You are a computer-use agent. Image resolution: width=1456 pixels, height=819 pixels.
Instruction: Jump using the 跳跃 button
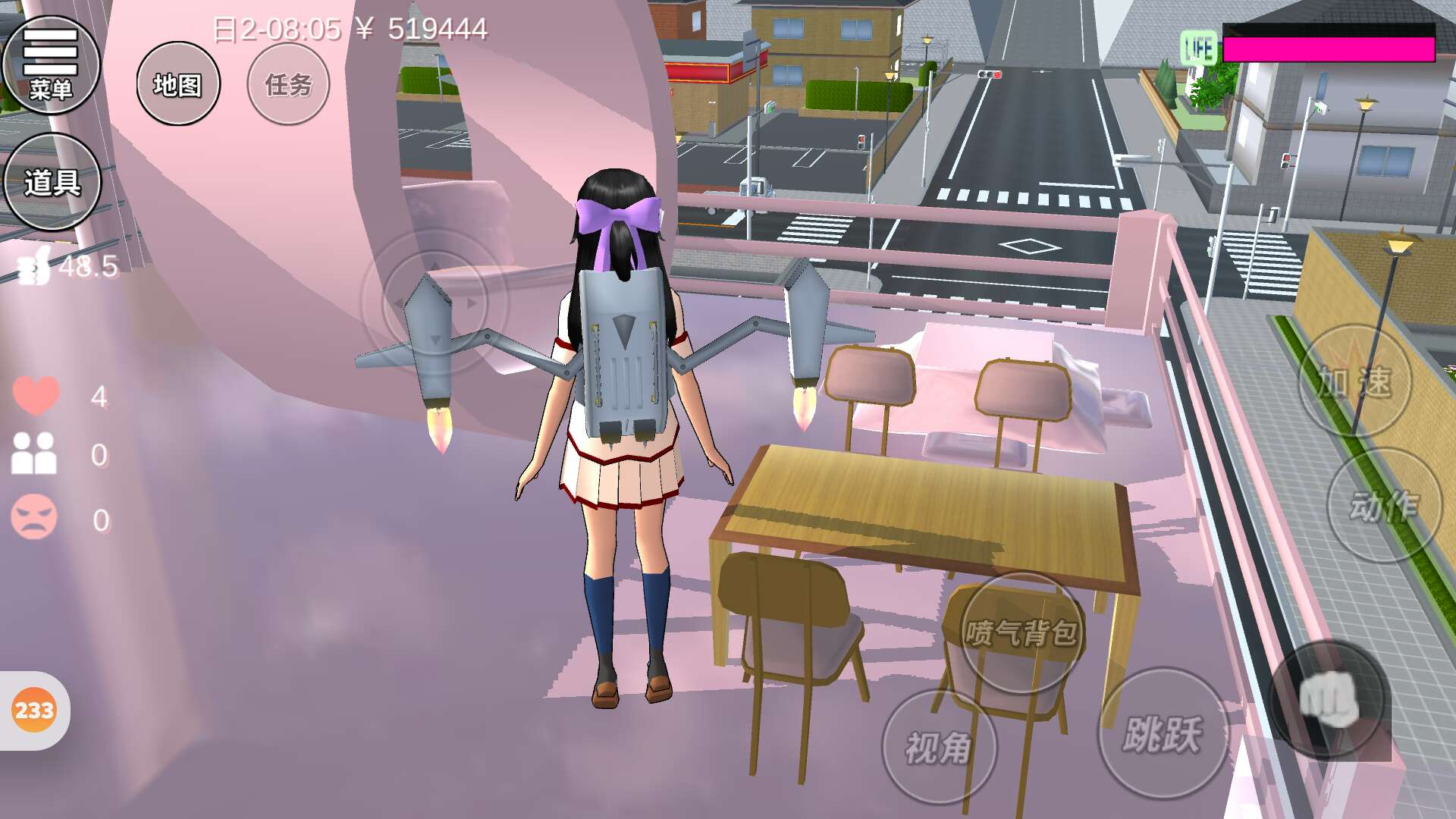click(1162, 733)
